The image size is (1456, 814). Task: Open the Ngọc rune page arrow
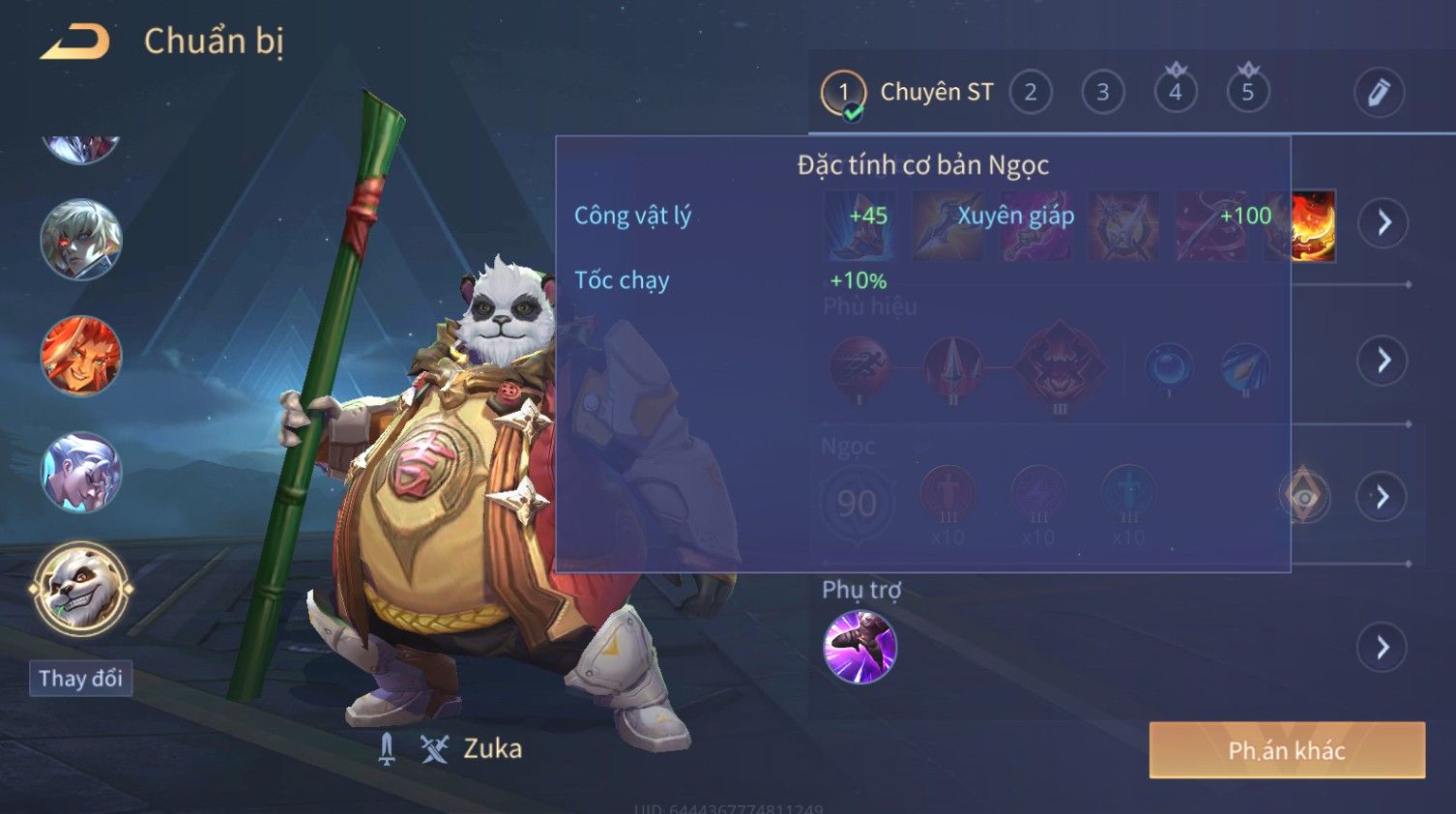pyautogui.click(x=1383, y=497)
